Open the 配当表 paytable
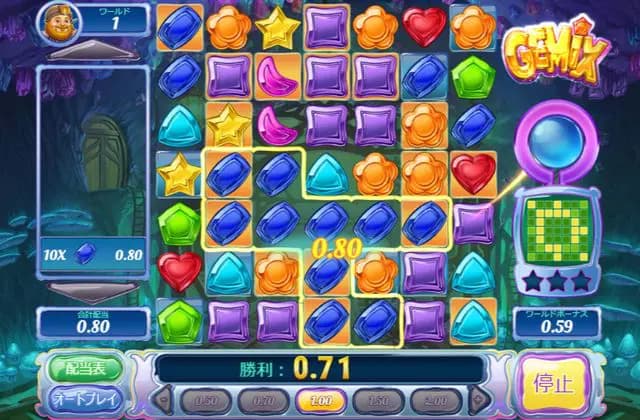Viewport: 640px width, 420px height. point(85,367)
